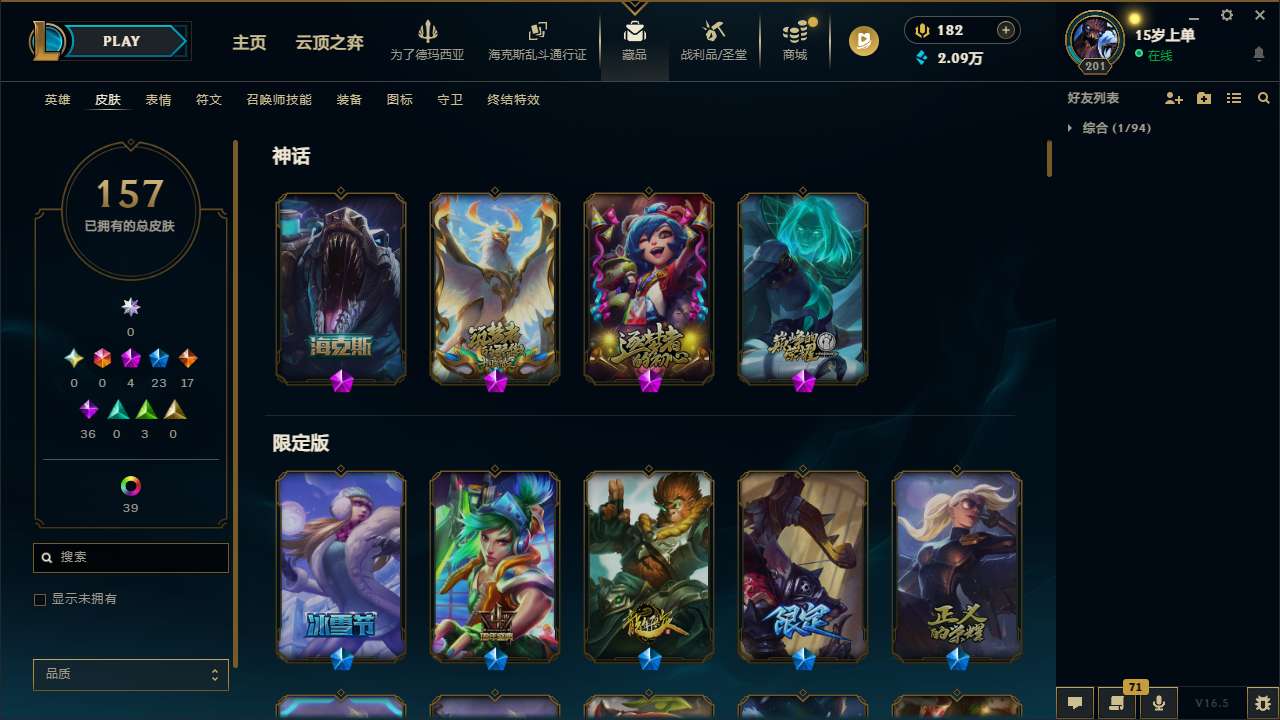Image resolution: width=1280 pixels, height=720 pixels.
Task: Open your missions inbox showing 71
Action: (x=1118, y=701)
